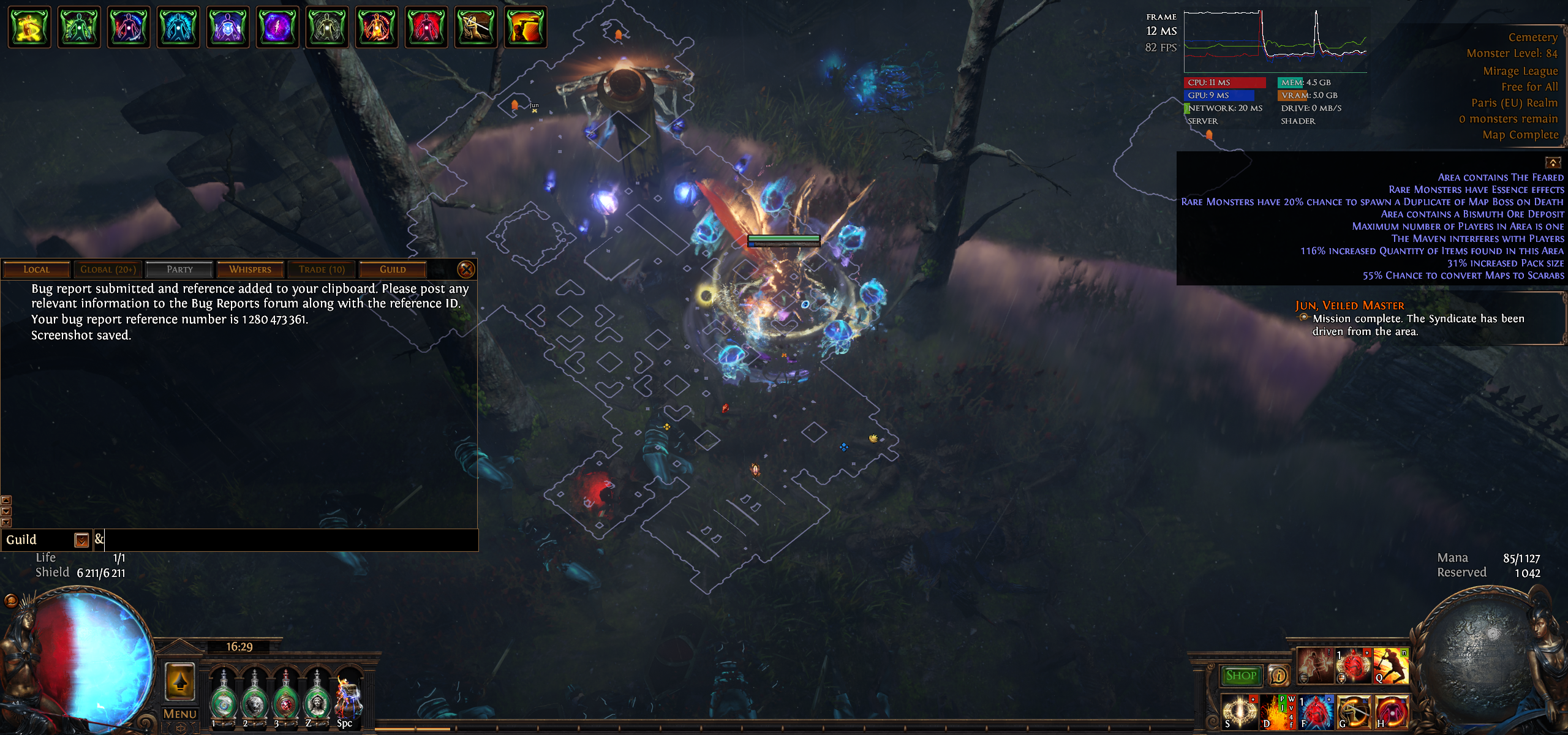Use the flask bound to key 1

(x=224, y=701)
